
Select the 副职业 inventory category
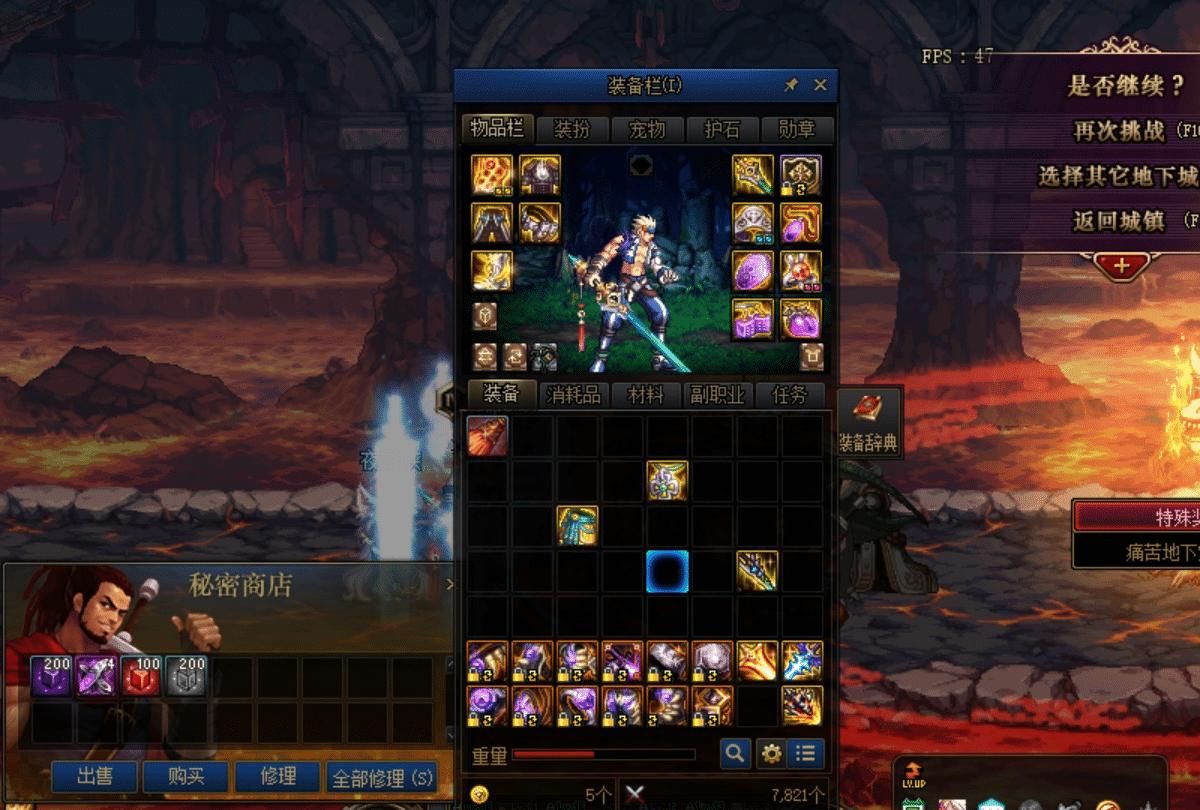click(x=717, y=395)
